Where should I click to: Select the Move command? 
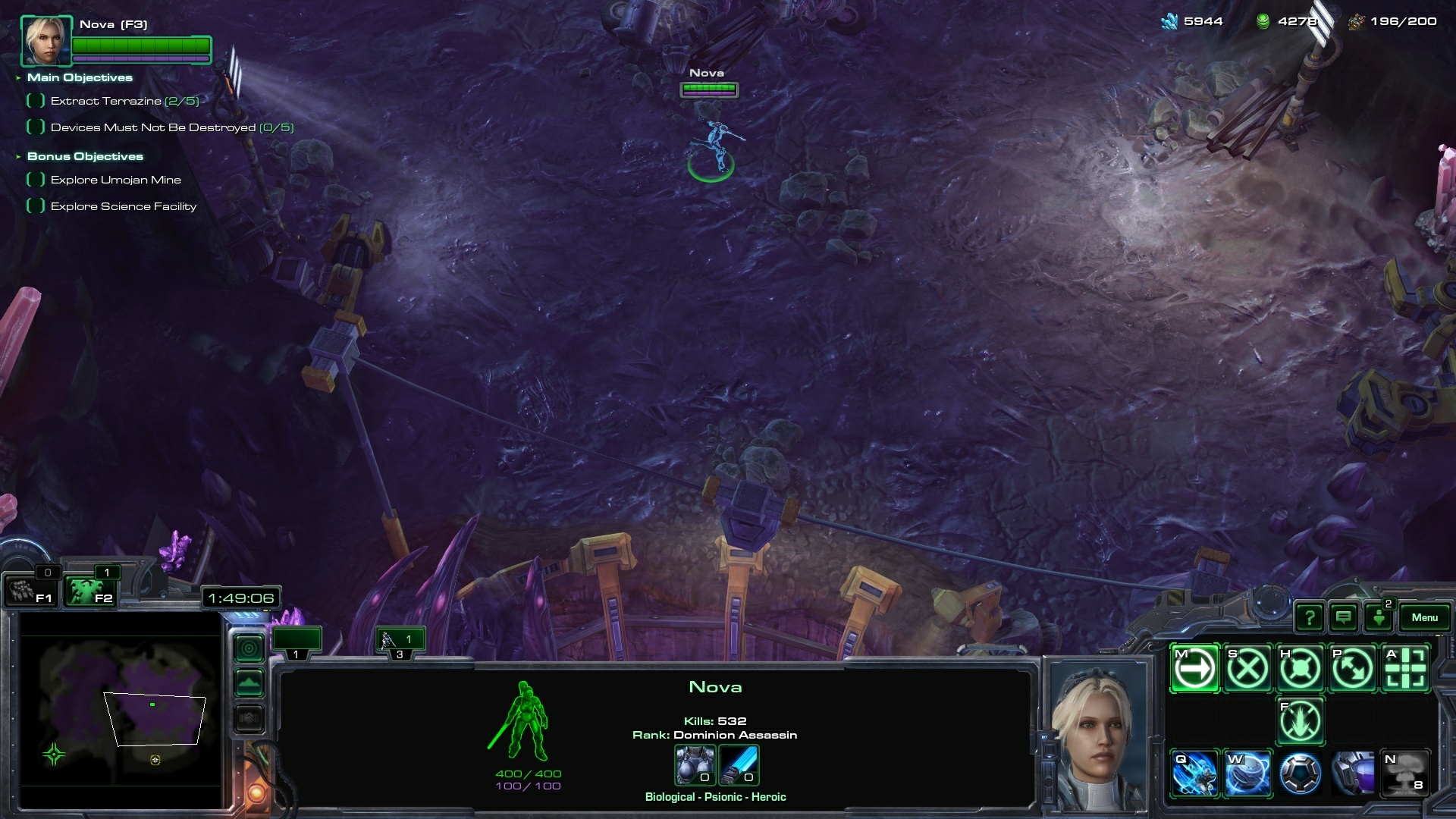pyautogui.click(x=1195, y=668)
